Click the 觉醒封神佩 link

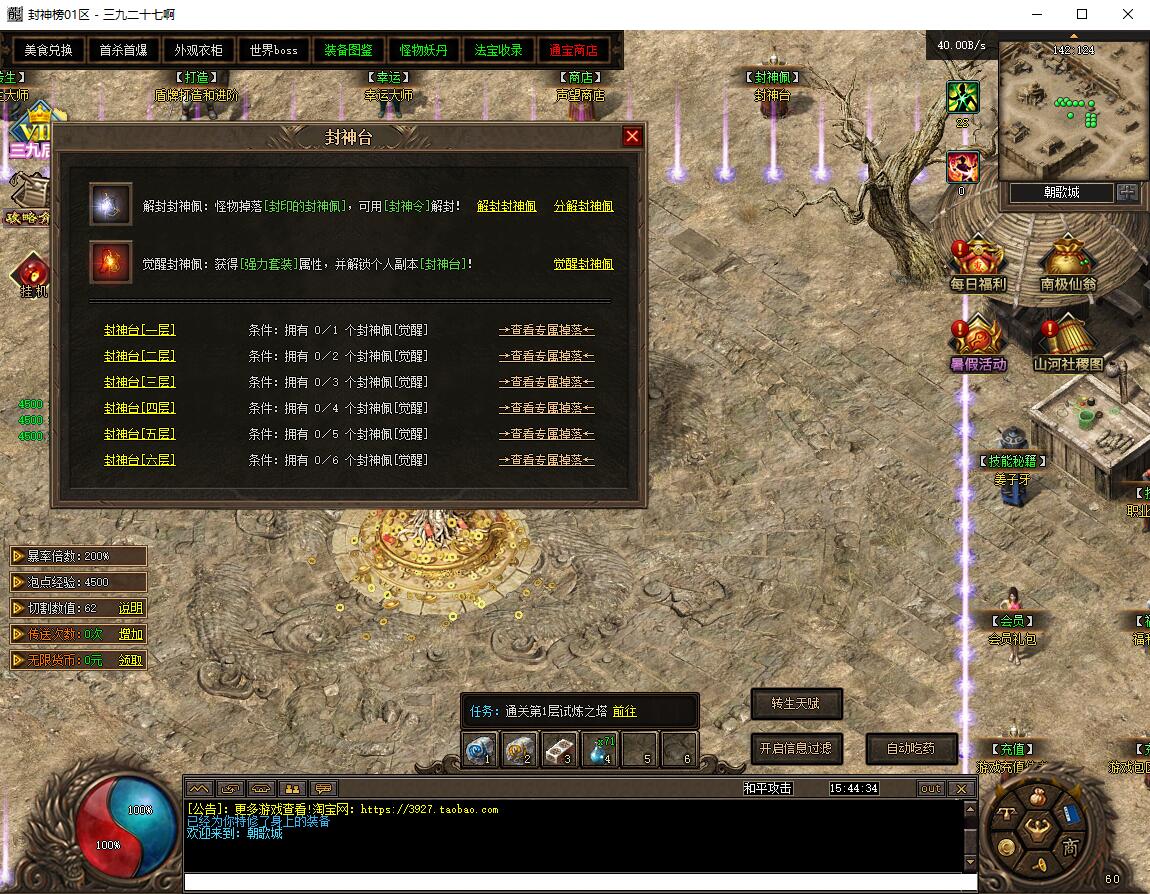point(583,264)
